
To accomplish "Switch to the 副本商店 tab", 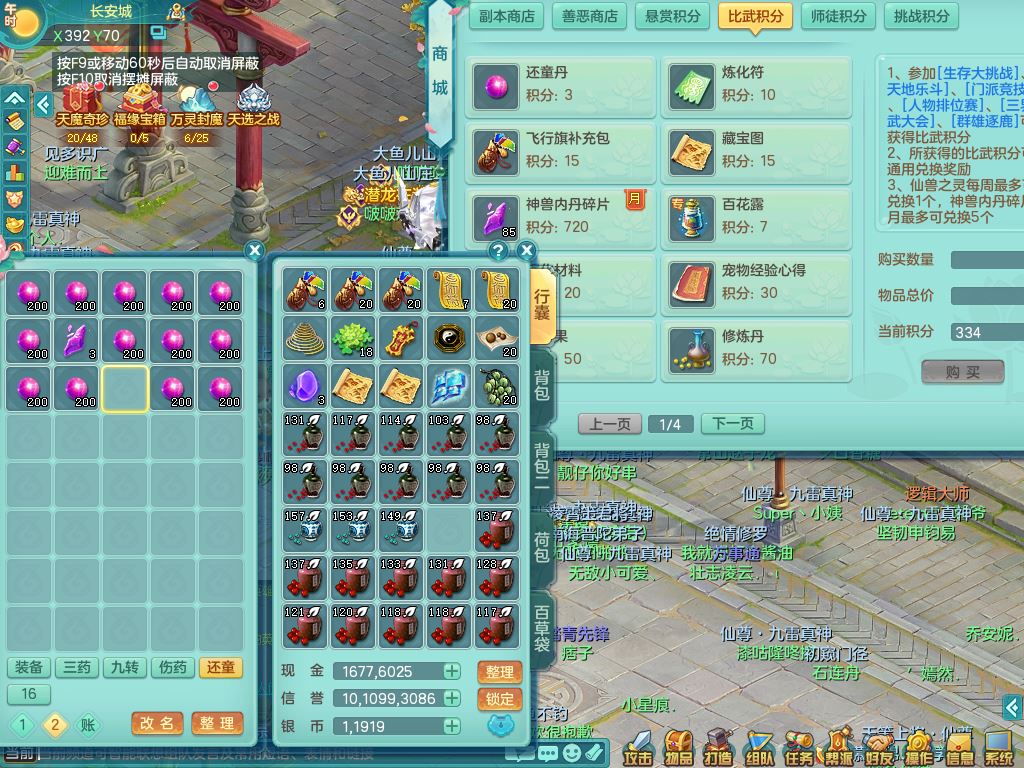I will click(507, 16).
